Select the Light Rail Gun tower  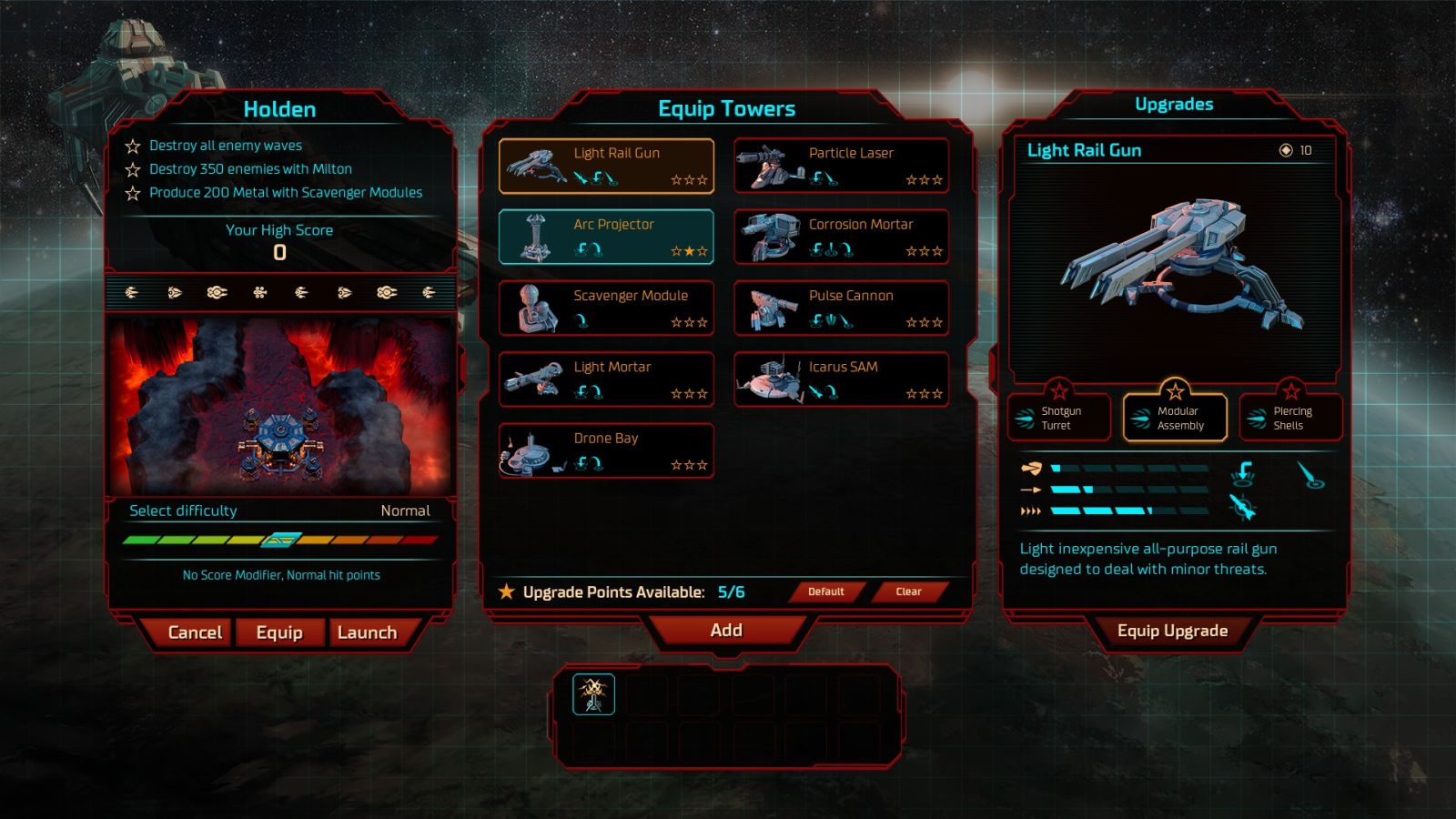(606, 166)
